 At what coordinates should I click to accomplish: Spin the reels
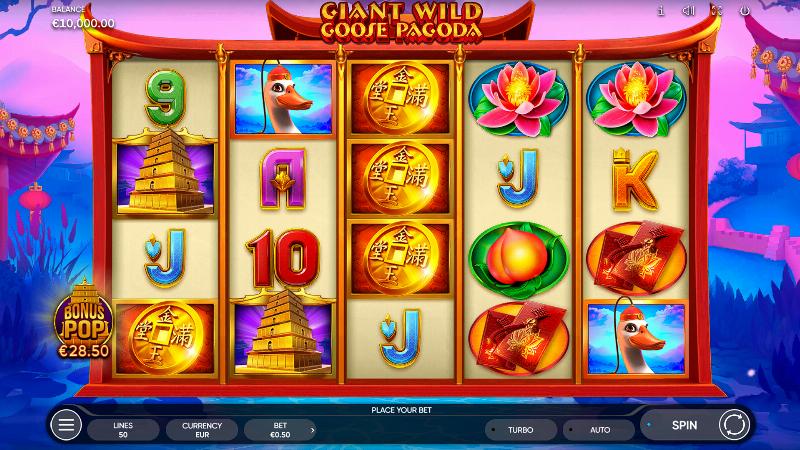tap(685, 425)
